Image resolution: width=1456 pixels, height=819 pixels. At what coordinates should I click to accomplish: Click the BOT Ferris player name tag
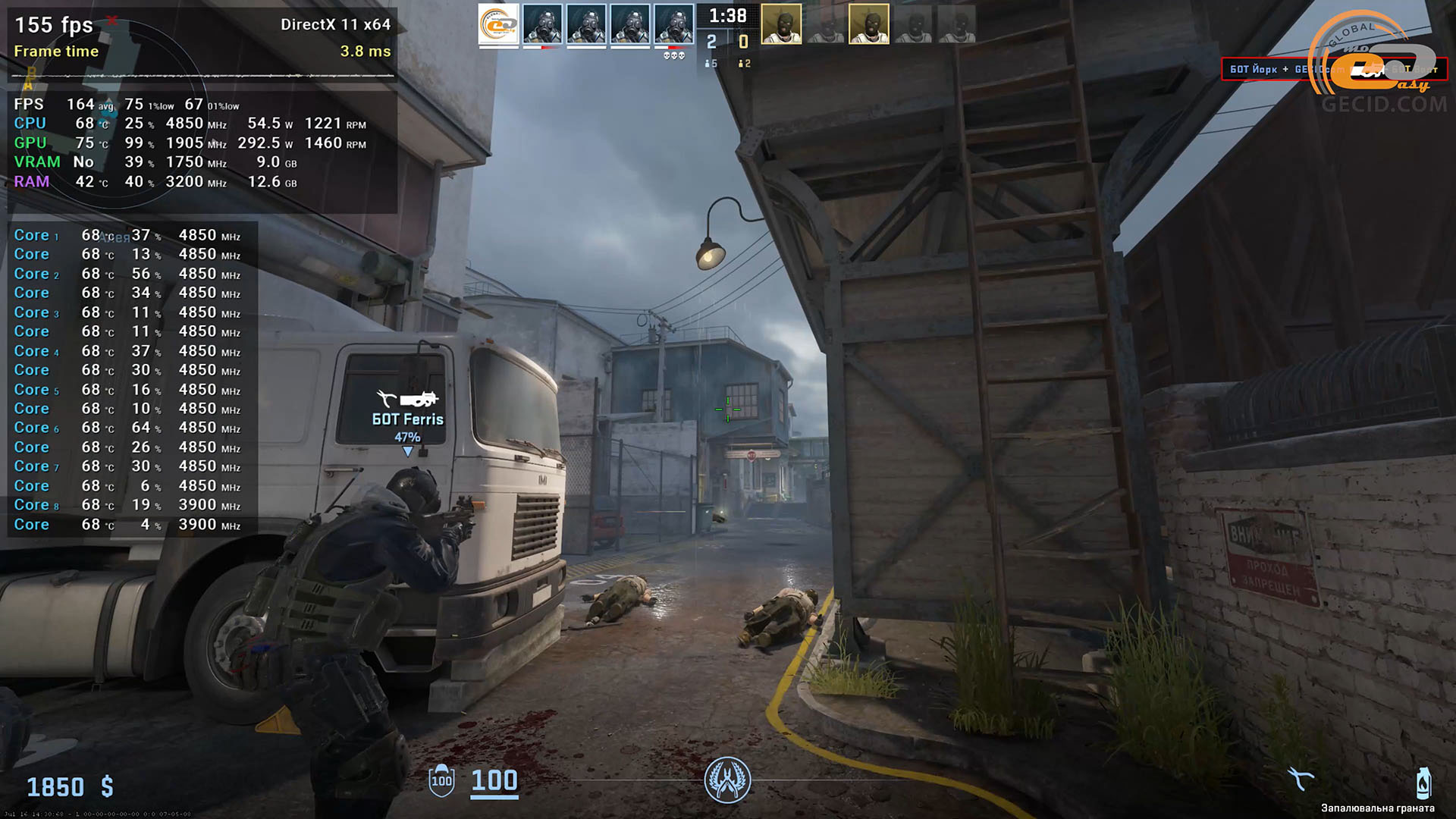407,419
